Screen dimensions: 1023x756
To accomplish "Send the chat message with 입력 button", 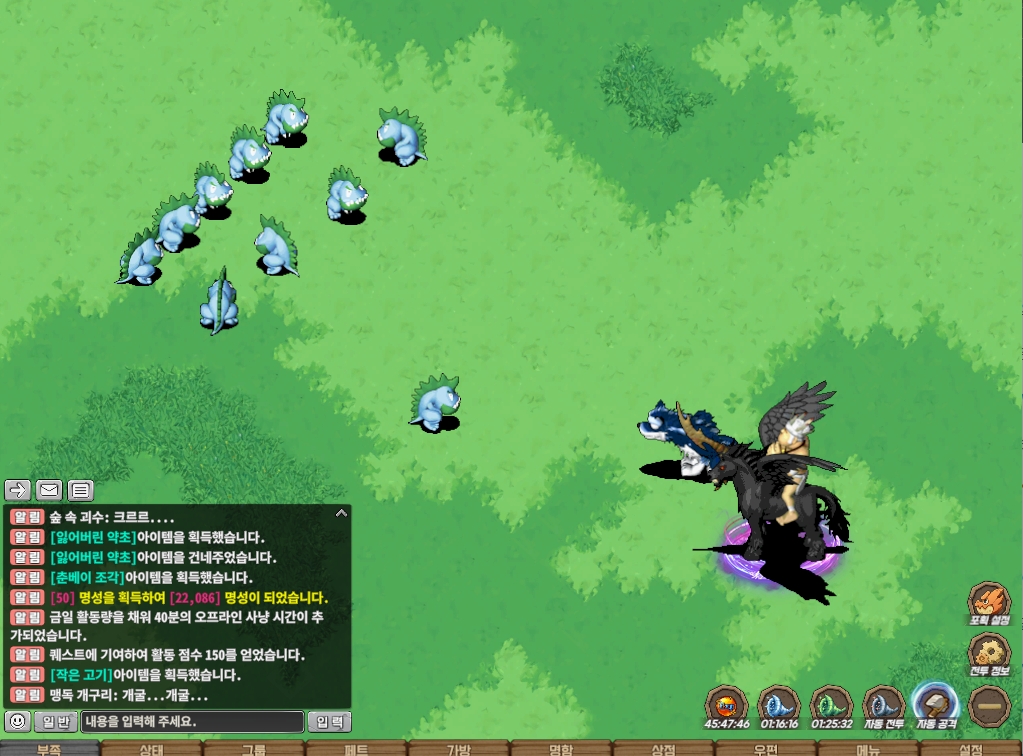I will [x=329, y=721].
